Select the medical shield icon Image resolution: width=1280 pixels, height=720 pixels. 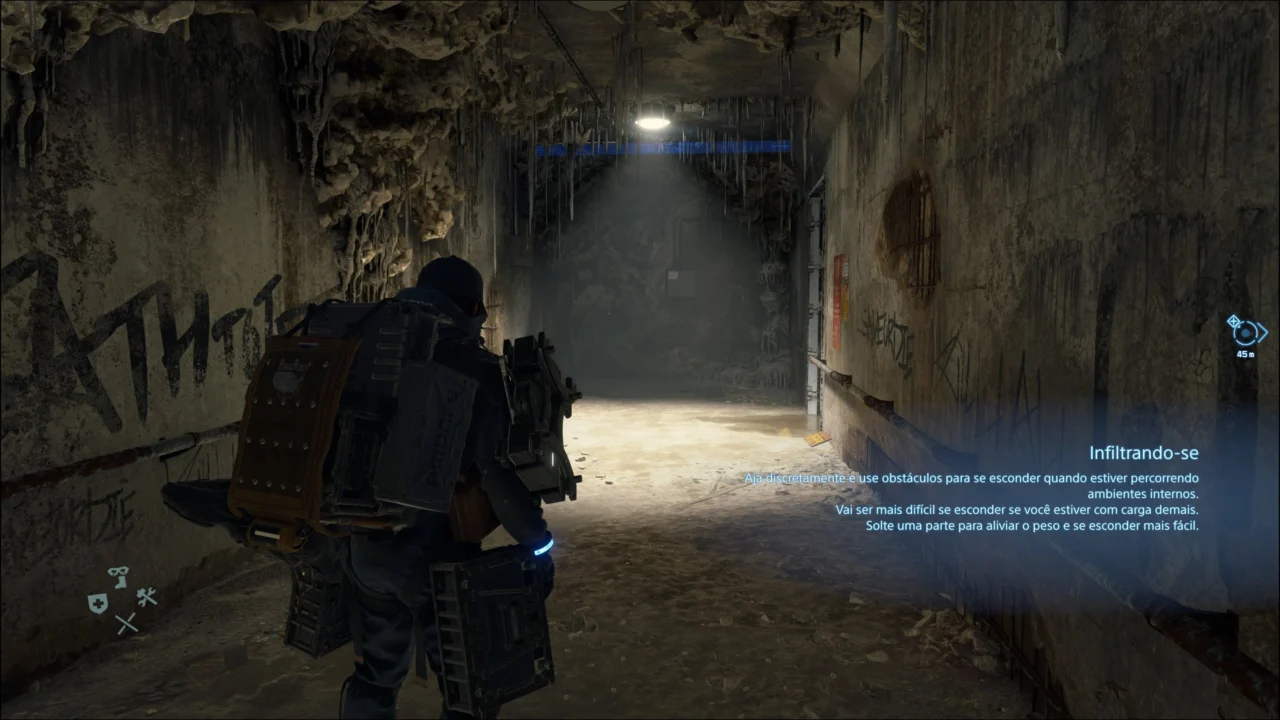(x=97, y=602)
